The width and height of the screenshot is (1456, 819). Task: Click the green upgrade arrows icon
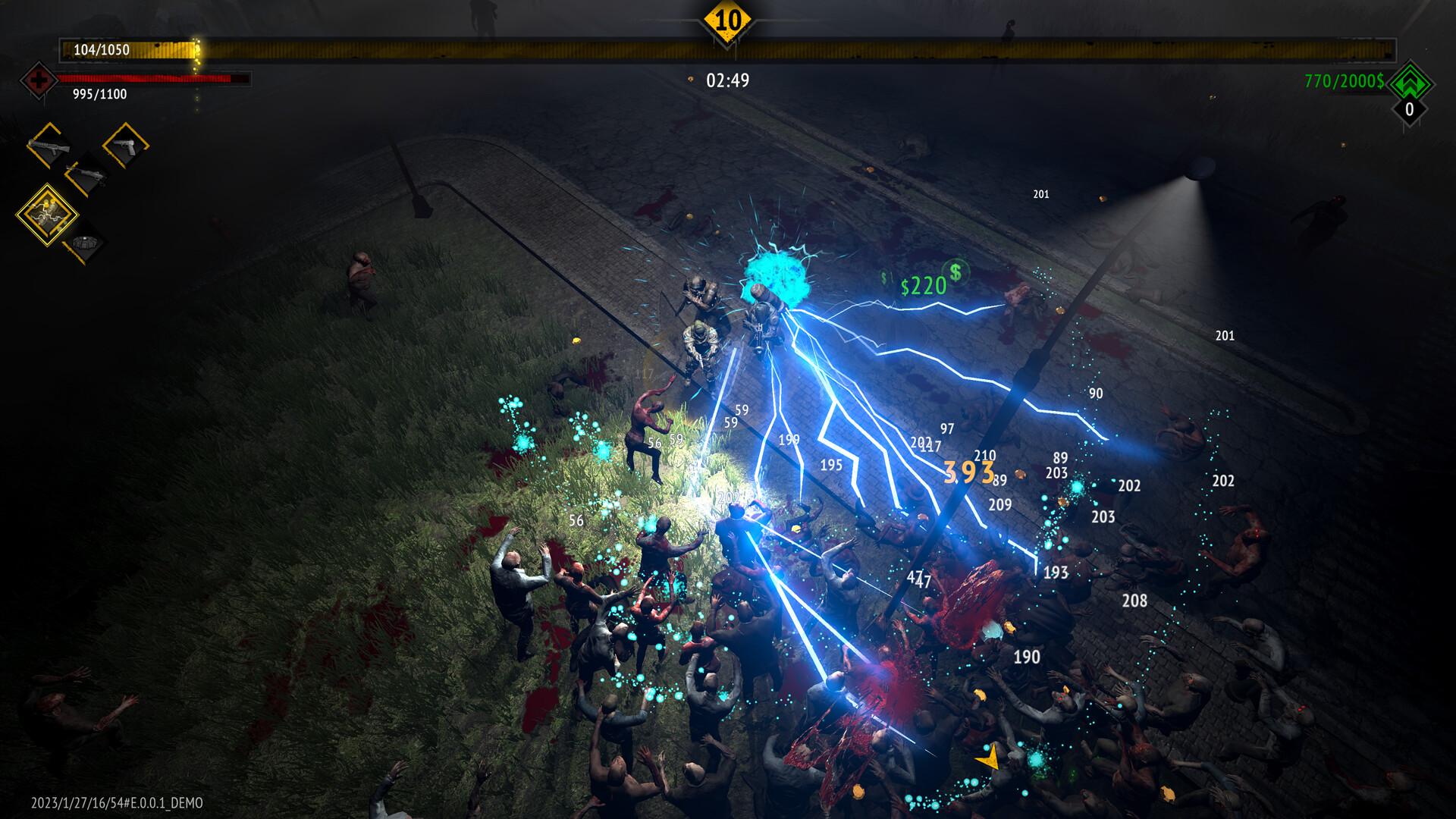[1410, 81]
